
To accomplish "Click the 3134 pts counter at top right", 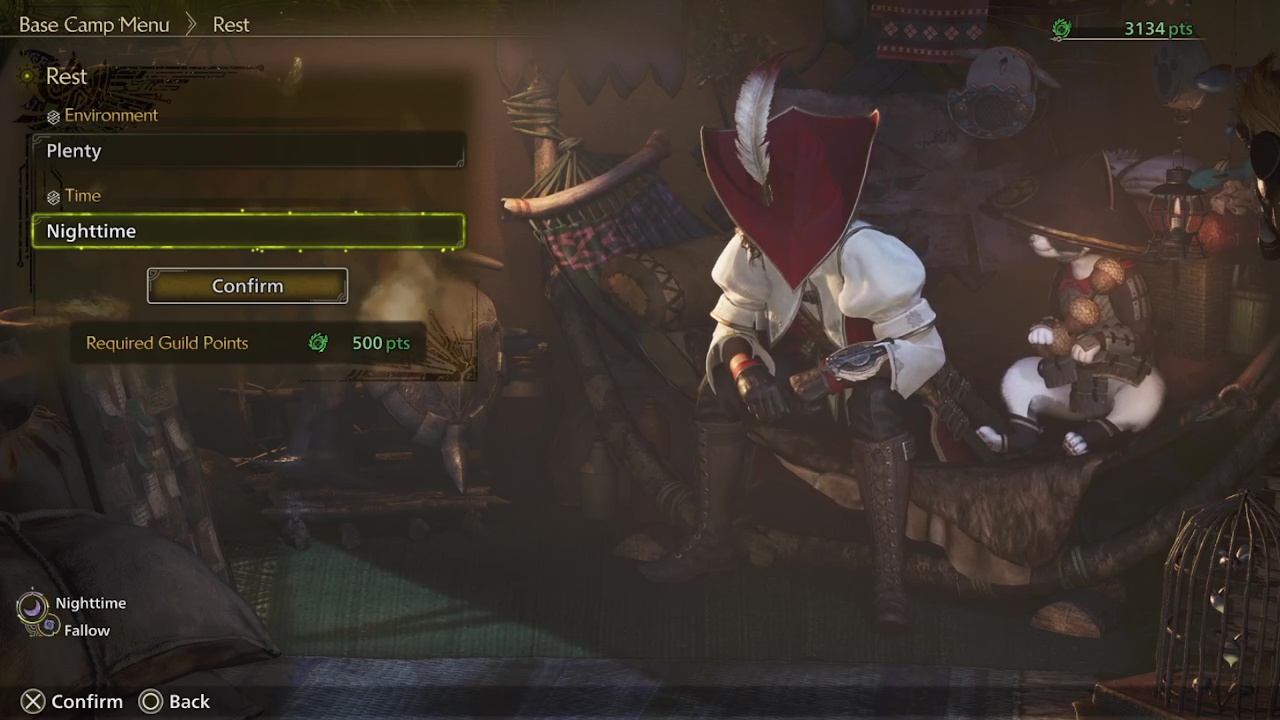I will [1158, 29].
